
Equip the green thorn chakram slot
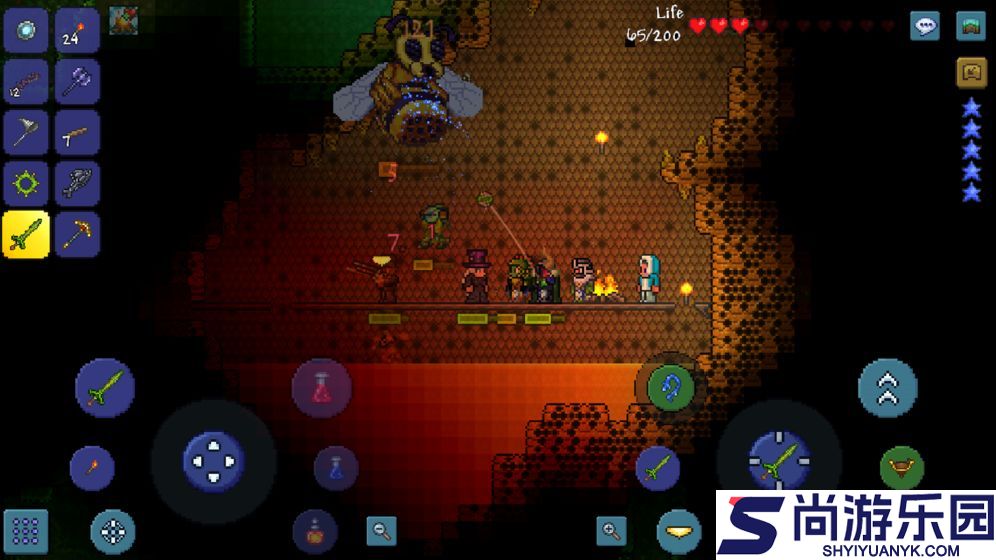[x=26, y=184]
